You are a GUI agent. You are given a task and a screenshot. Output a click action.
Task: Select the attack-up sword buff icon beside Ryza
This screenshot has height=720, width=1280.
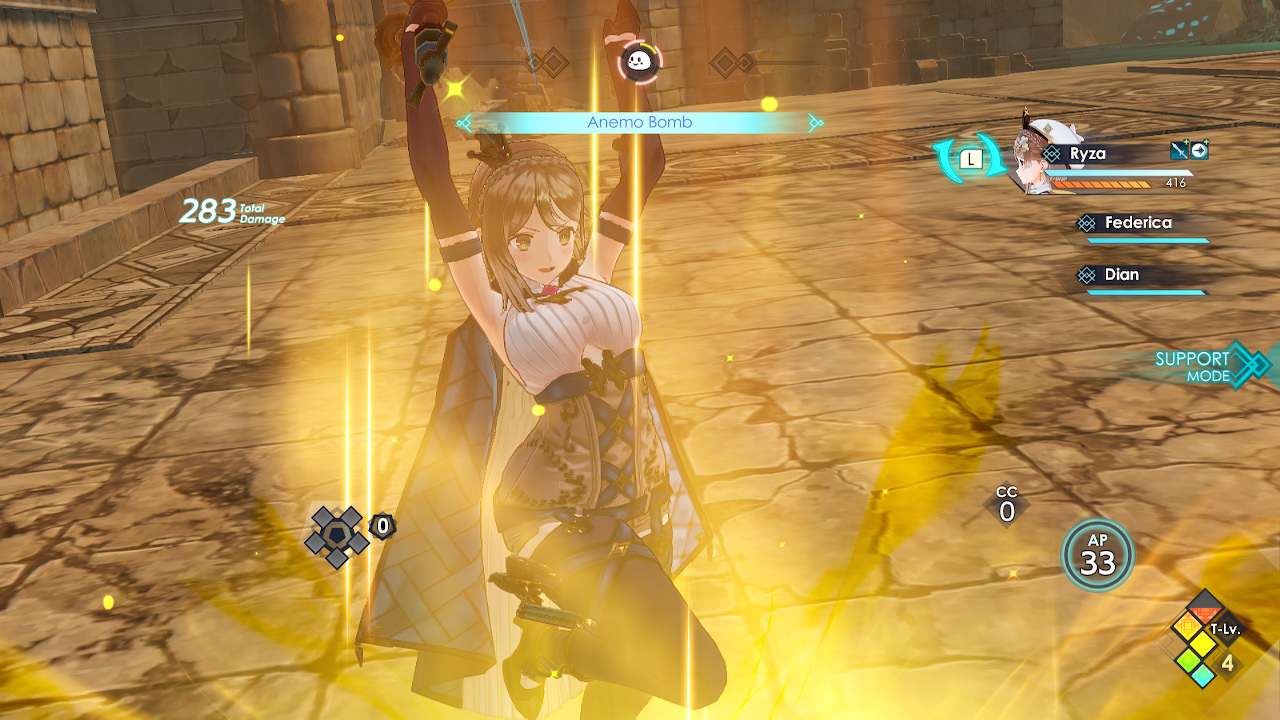[x=1179, y=150]
